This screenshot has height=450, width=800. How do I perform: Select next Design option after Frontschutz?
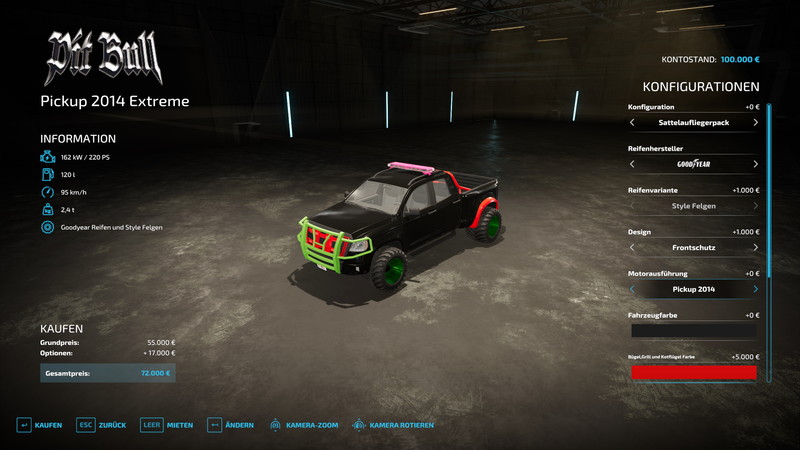[755, 248]
